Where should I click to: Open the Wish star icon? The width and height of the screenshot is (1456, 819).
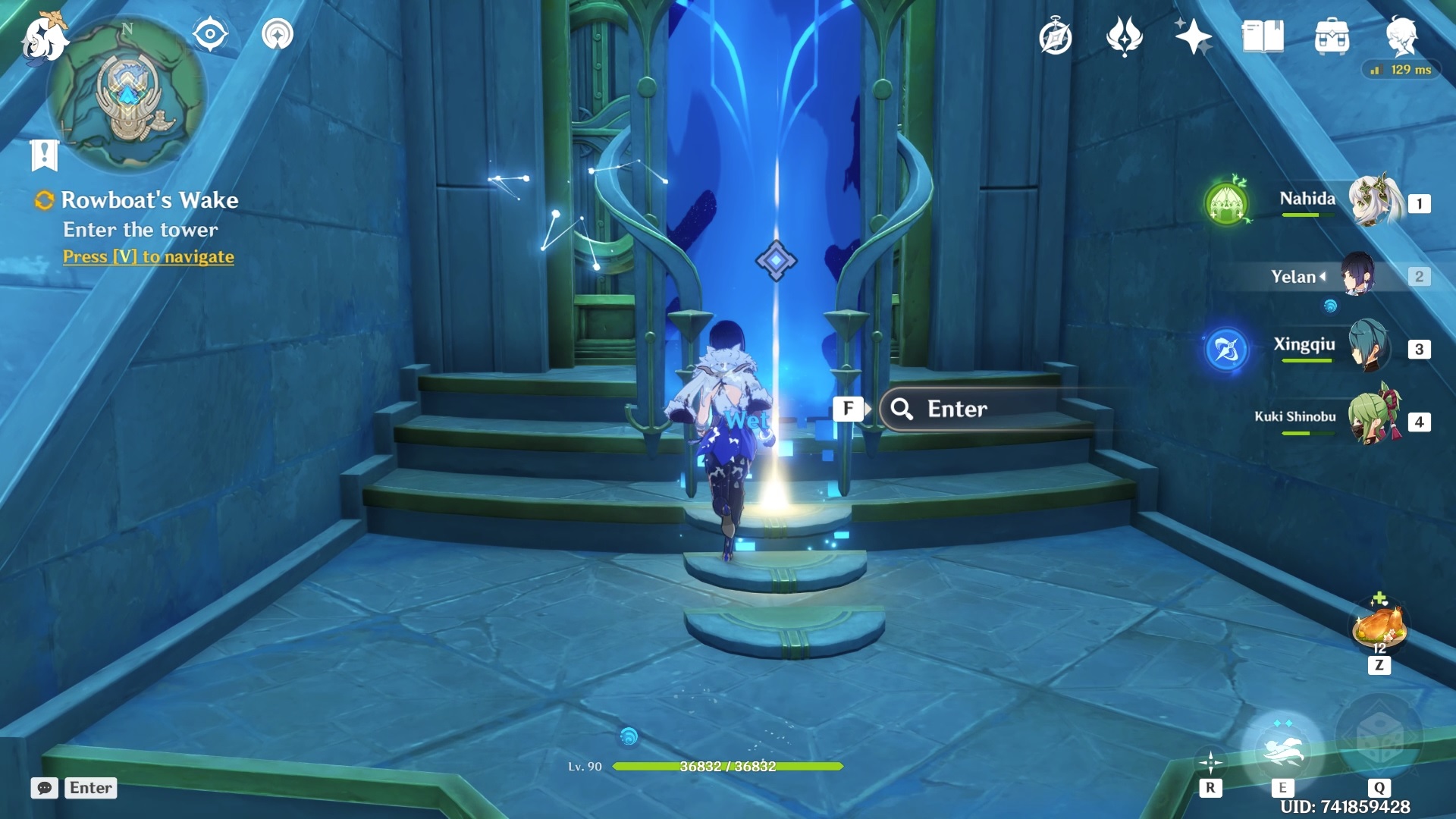coord(1192,36)
